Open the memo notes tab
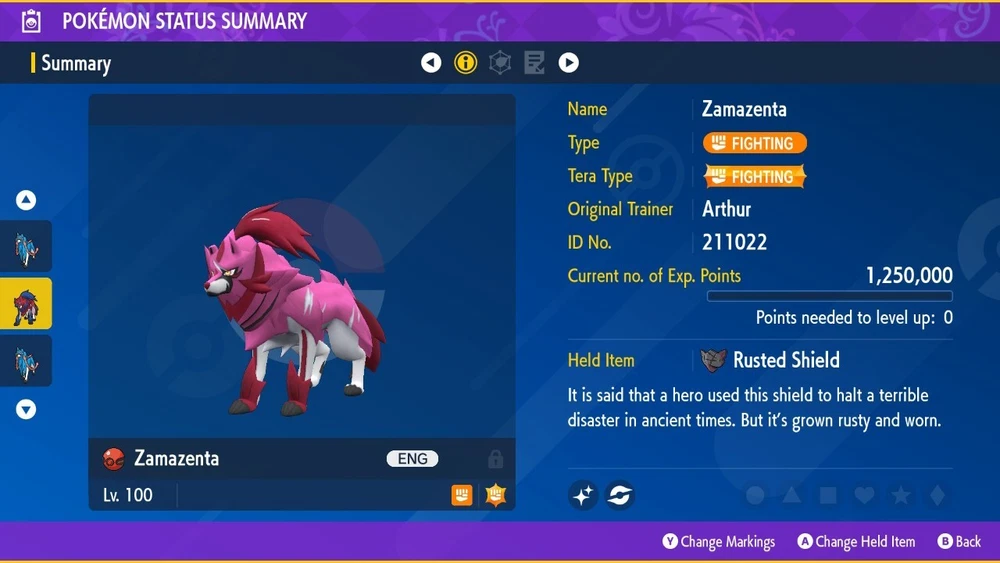The height and width of the screenshot is (563, 1000). point(534,63)
